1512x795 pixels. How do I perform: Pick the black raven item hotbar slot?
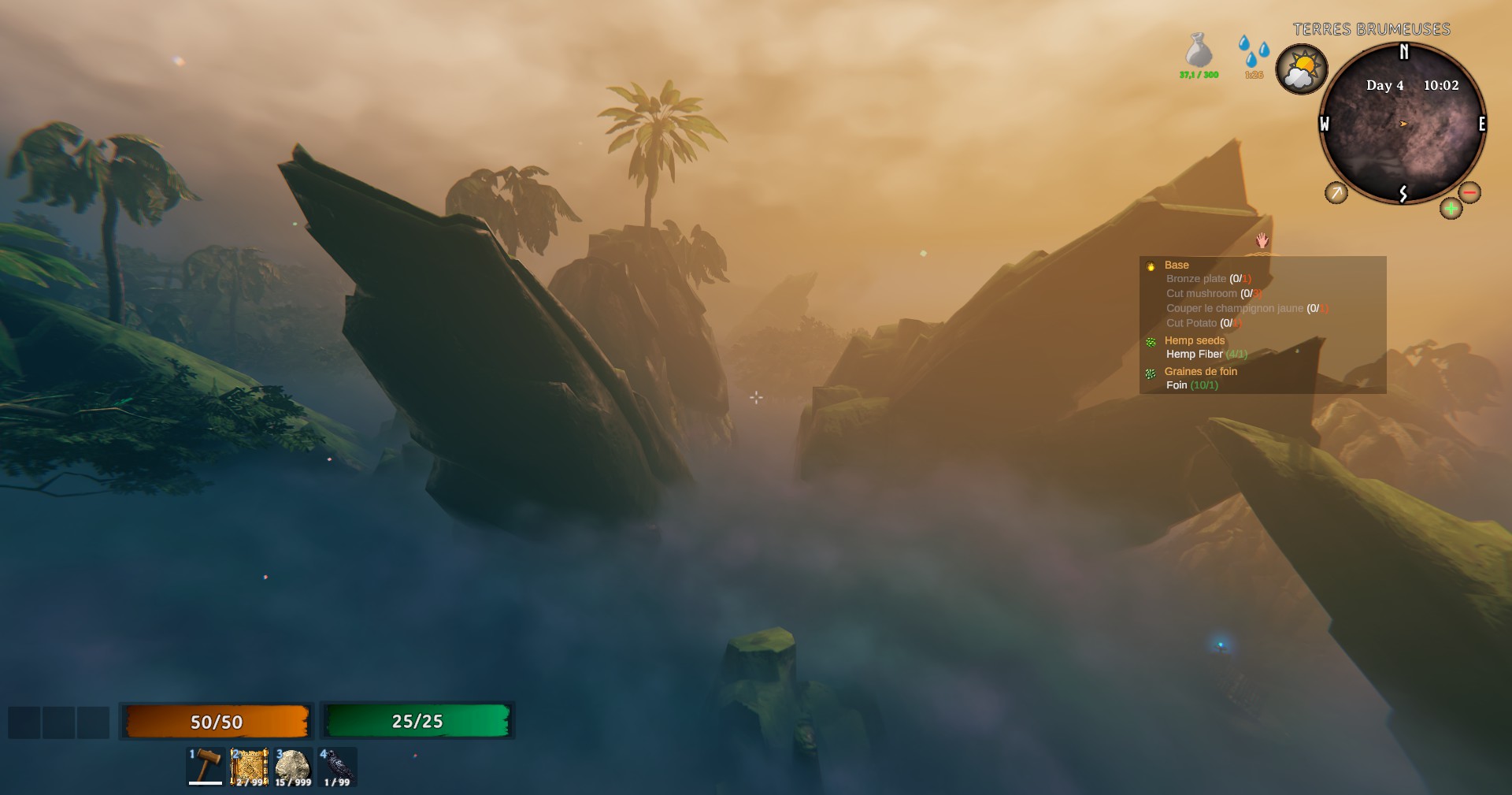[x=337, y=767]
